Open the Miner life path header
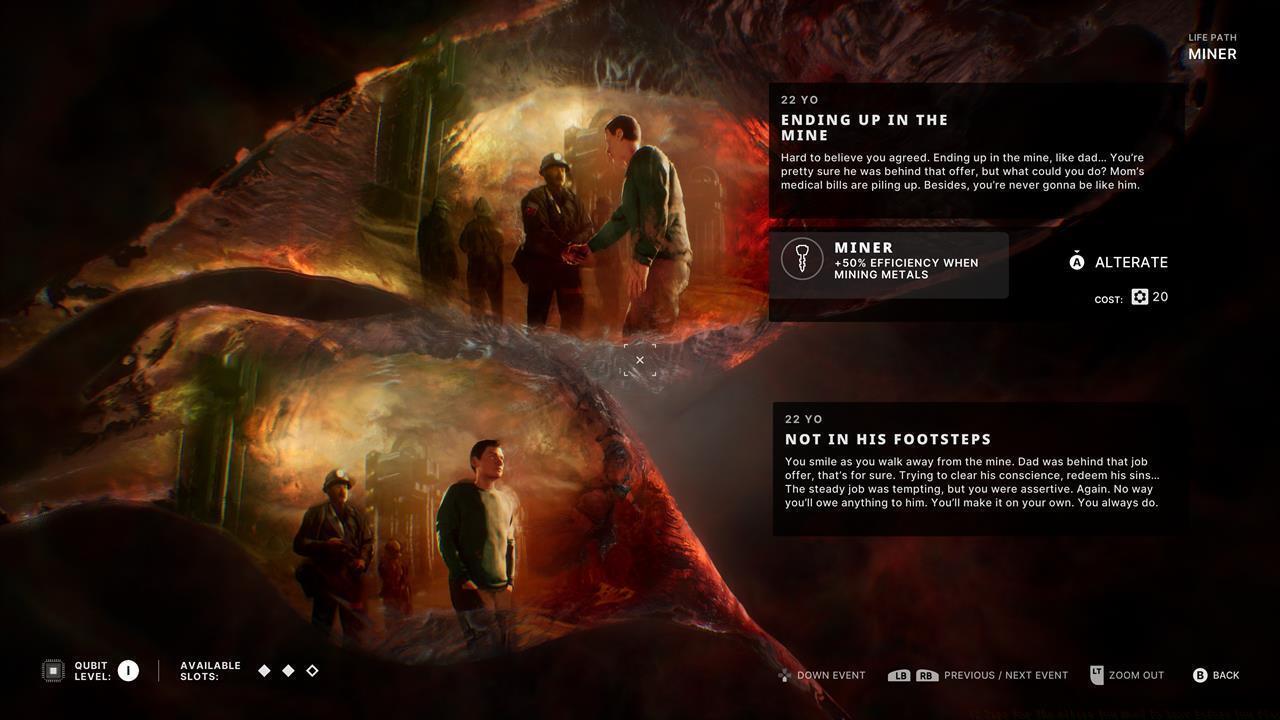 1211,54
